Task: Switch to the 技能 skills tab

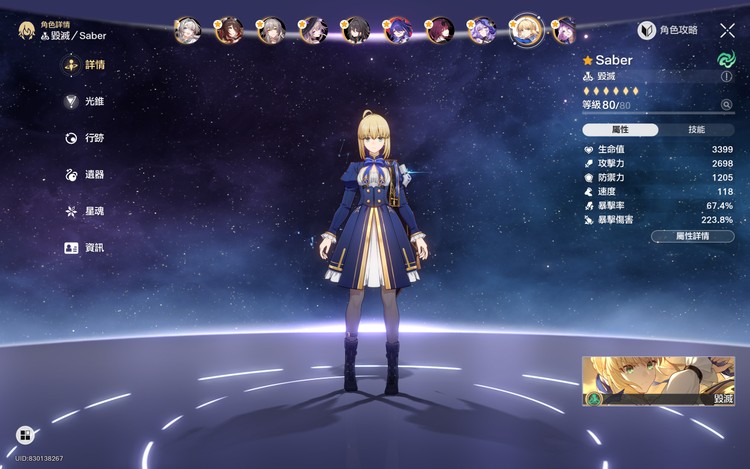Action: [696, 130]
